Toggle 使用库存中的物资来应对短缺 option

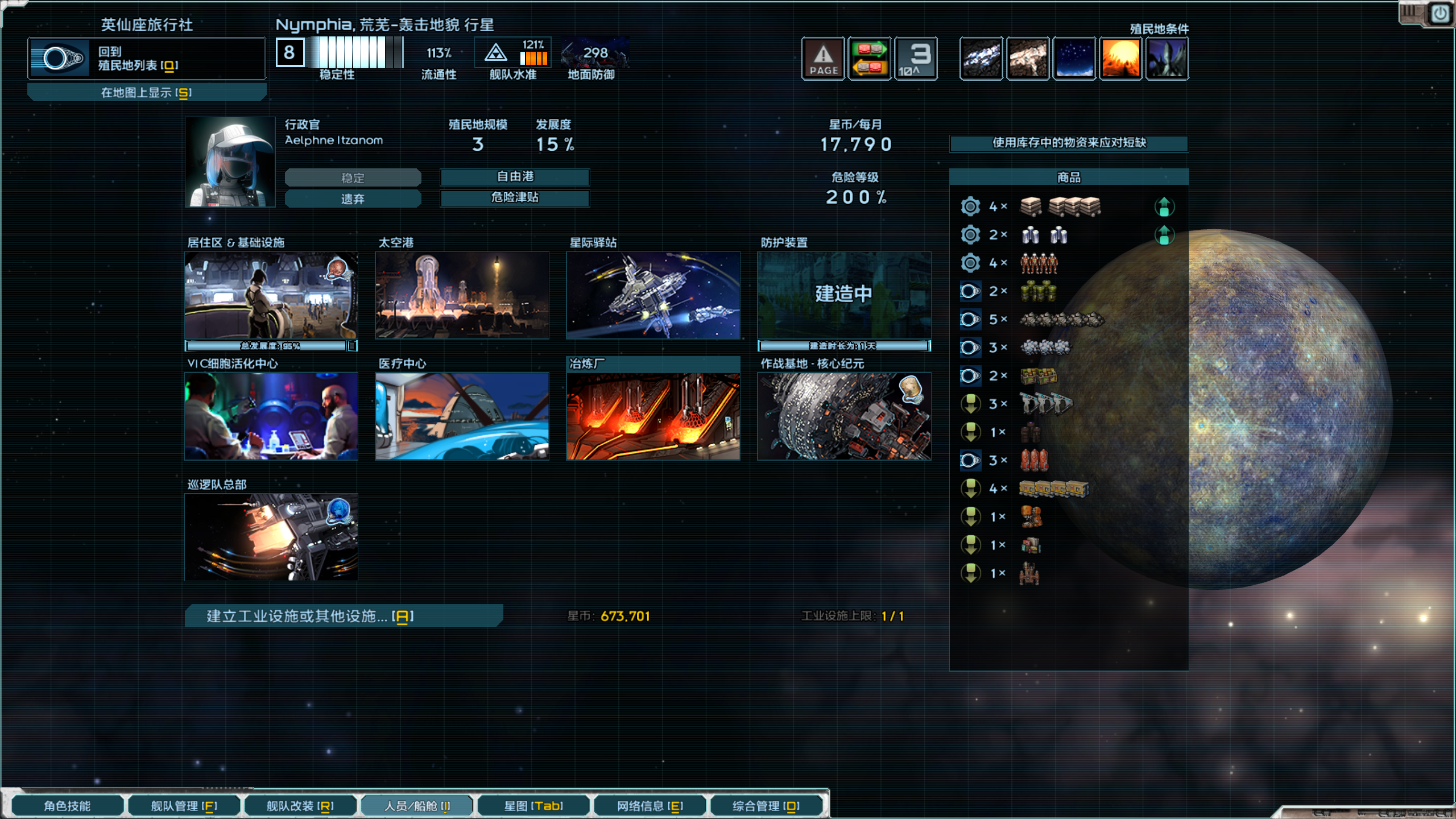pyautogui.click(x=1068, y=144)
